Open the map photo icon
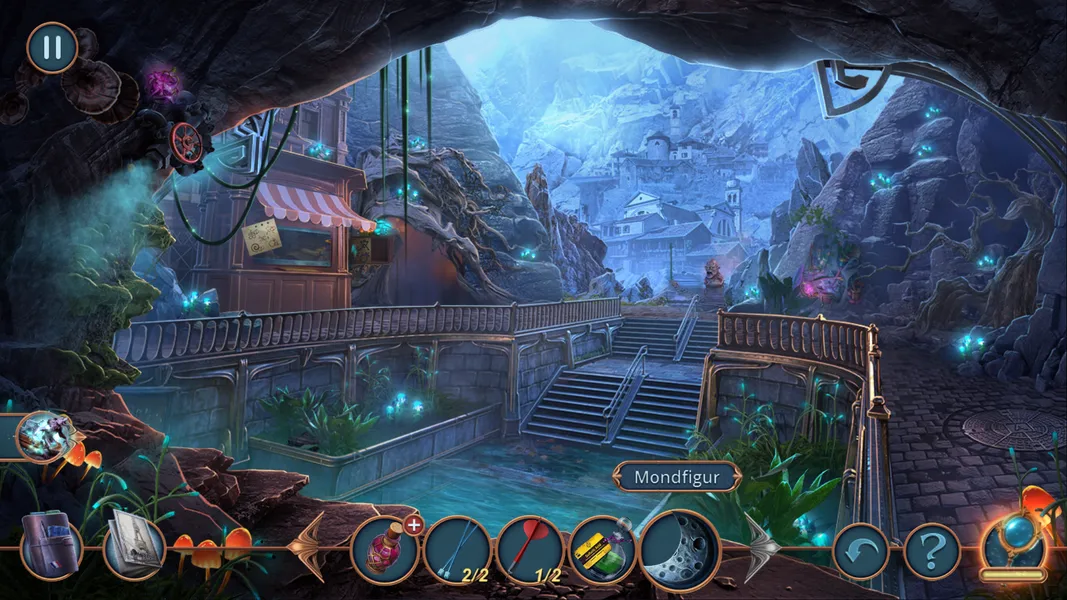The height and width of the screenshot is (600, 1067). click(133, 546)
